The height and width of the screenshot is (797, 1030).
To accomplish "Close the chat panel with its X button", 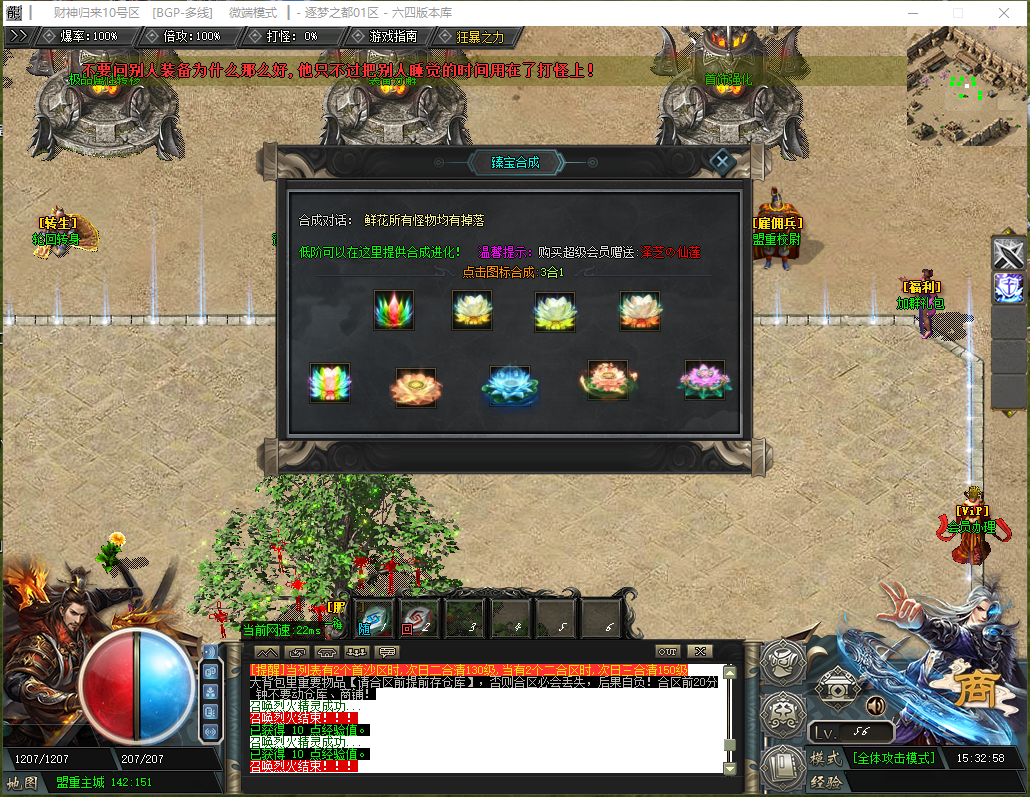I will click(700, 651).
